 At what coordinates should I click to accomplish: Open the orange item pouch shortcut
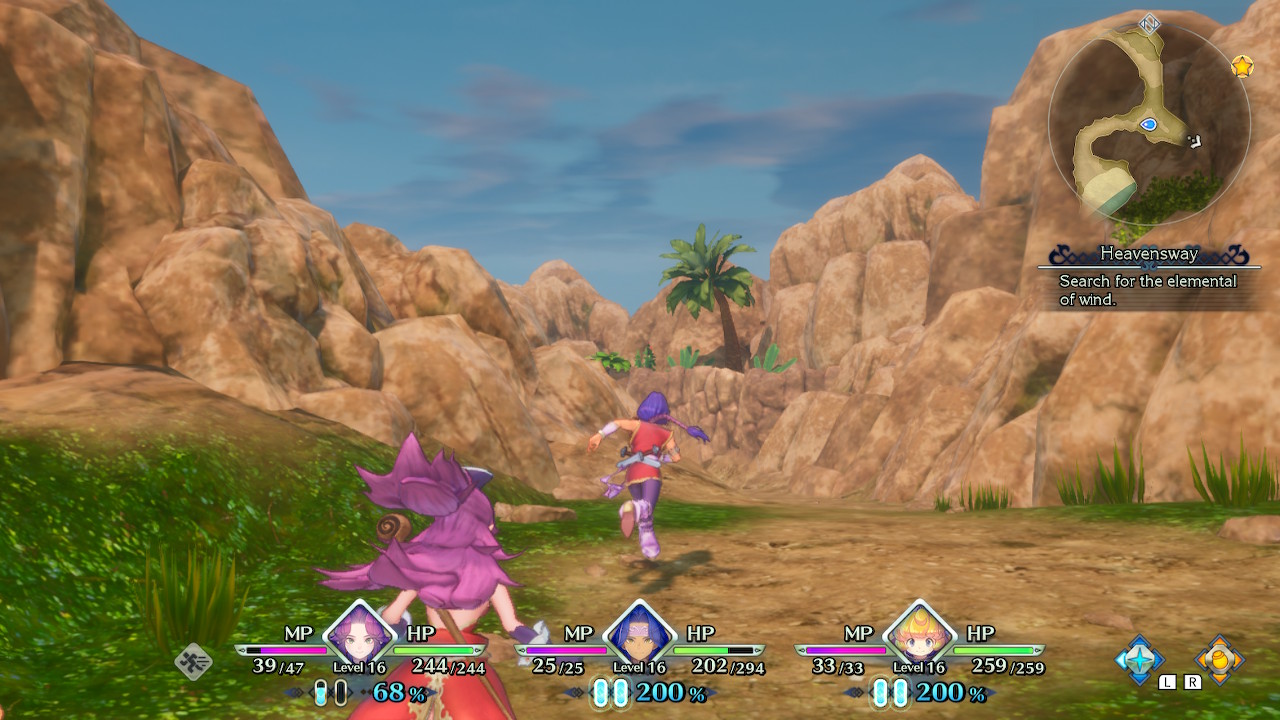[1219, 659]
